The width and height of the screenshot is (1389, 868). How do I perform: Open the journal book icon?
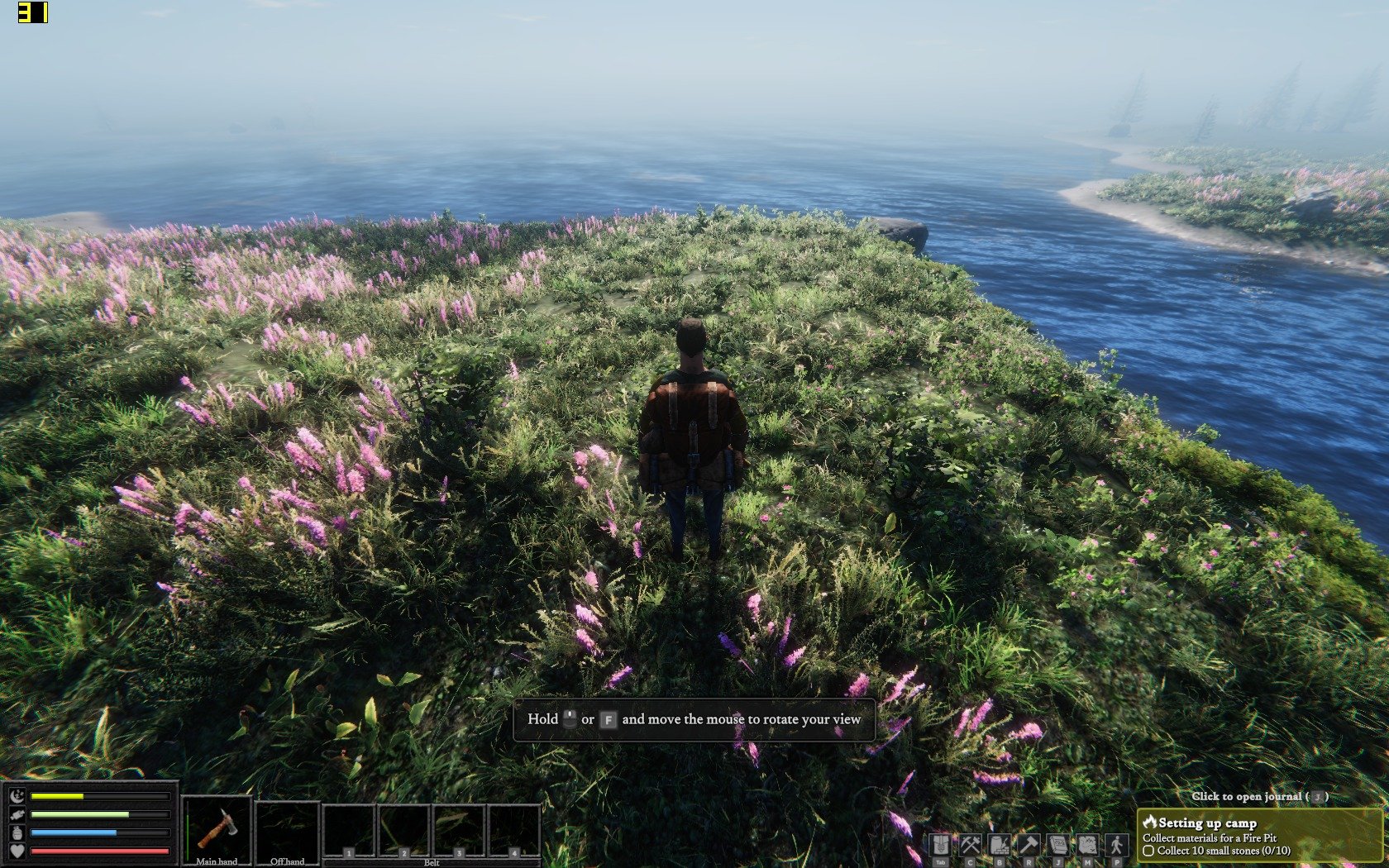[1057, 845]
